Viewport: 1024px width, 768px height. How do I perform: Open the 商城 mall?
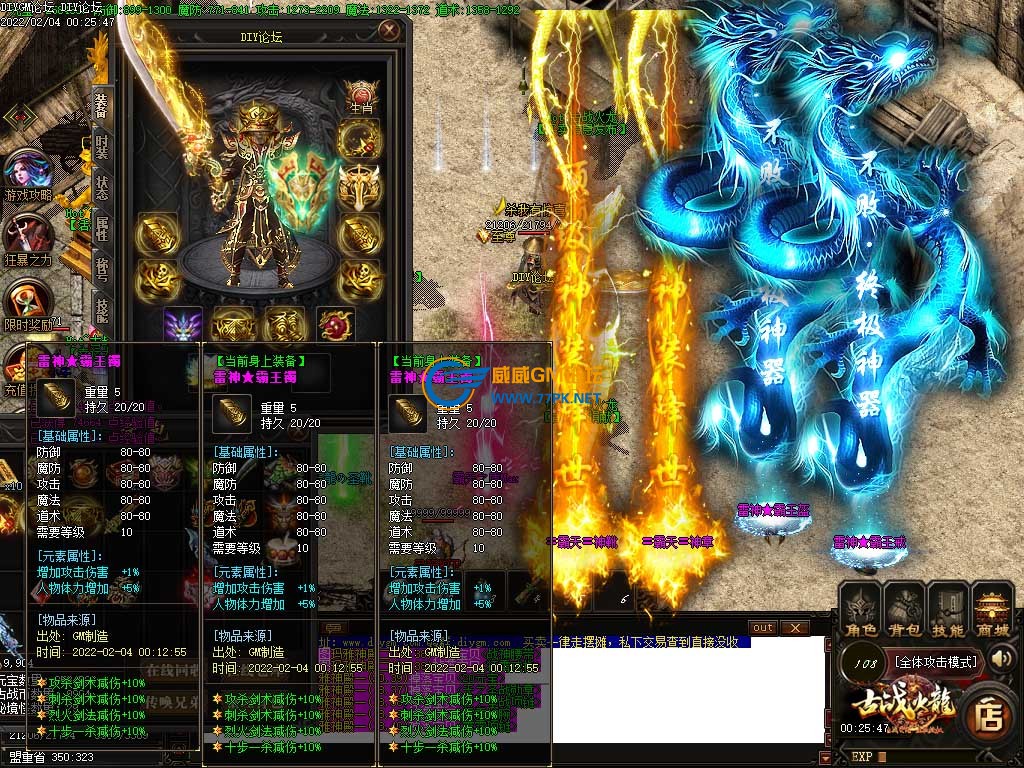tap(993, 608)
